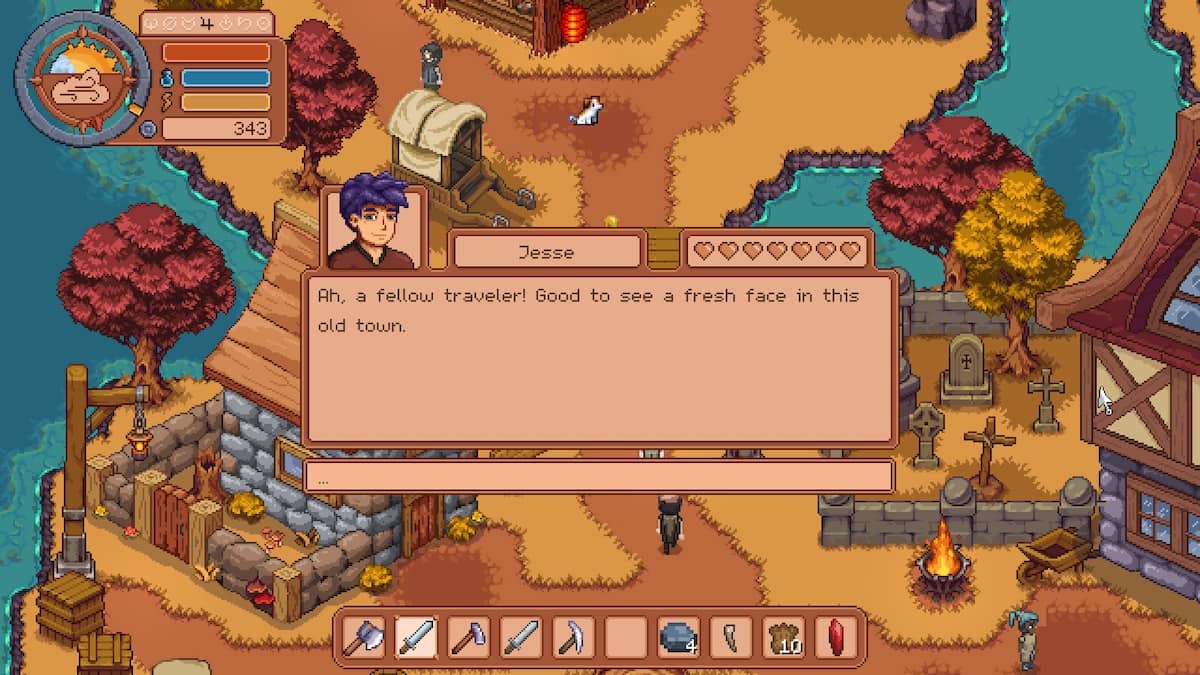The width and height of the screenshot is (1200, 675).
Task: Select the double-bladed battle axe slot
Action: [x=363, y=637]
